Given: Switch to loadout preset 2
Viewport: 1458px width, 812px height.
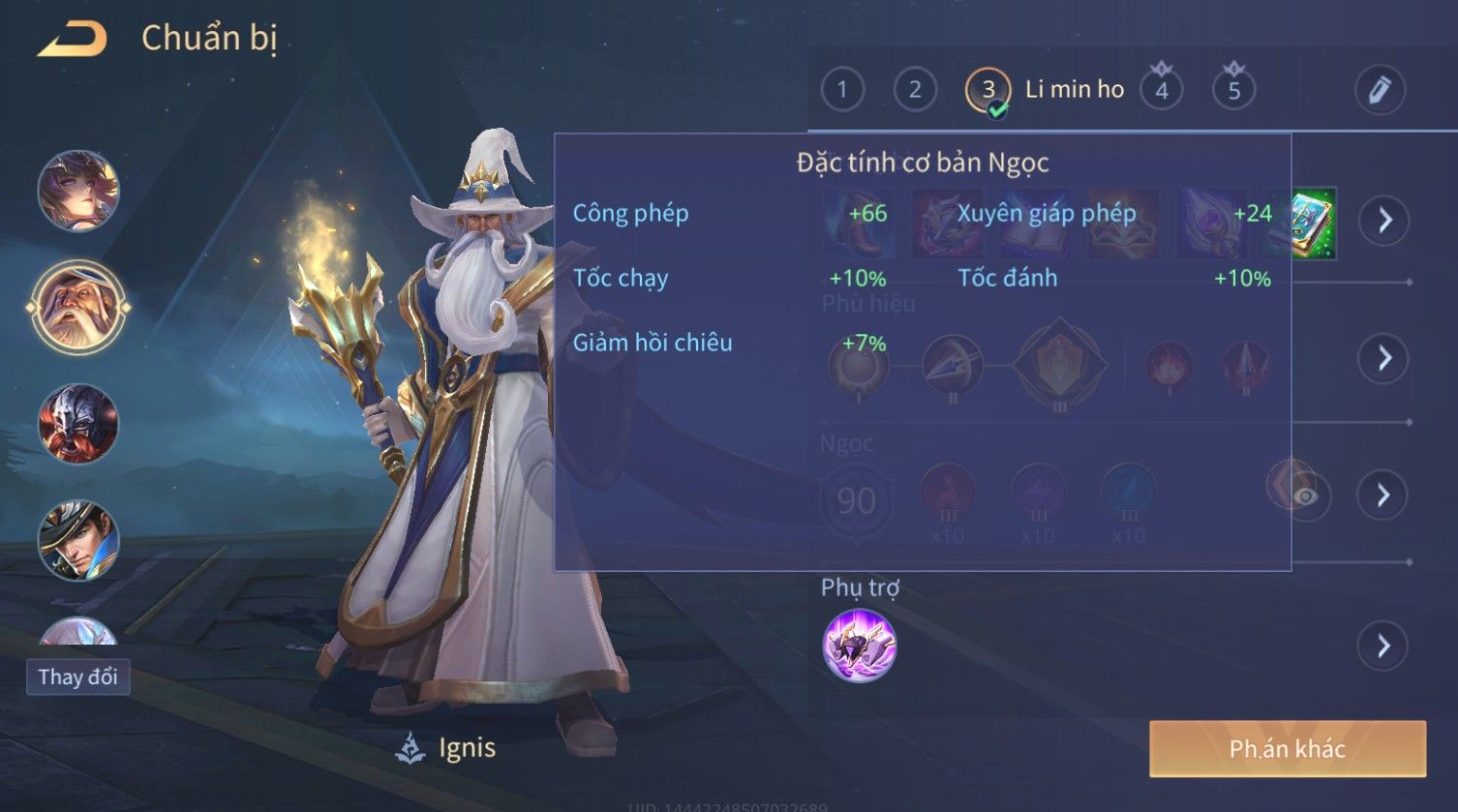Looking at the screenshot, I should point(915,90).
